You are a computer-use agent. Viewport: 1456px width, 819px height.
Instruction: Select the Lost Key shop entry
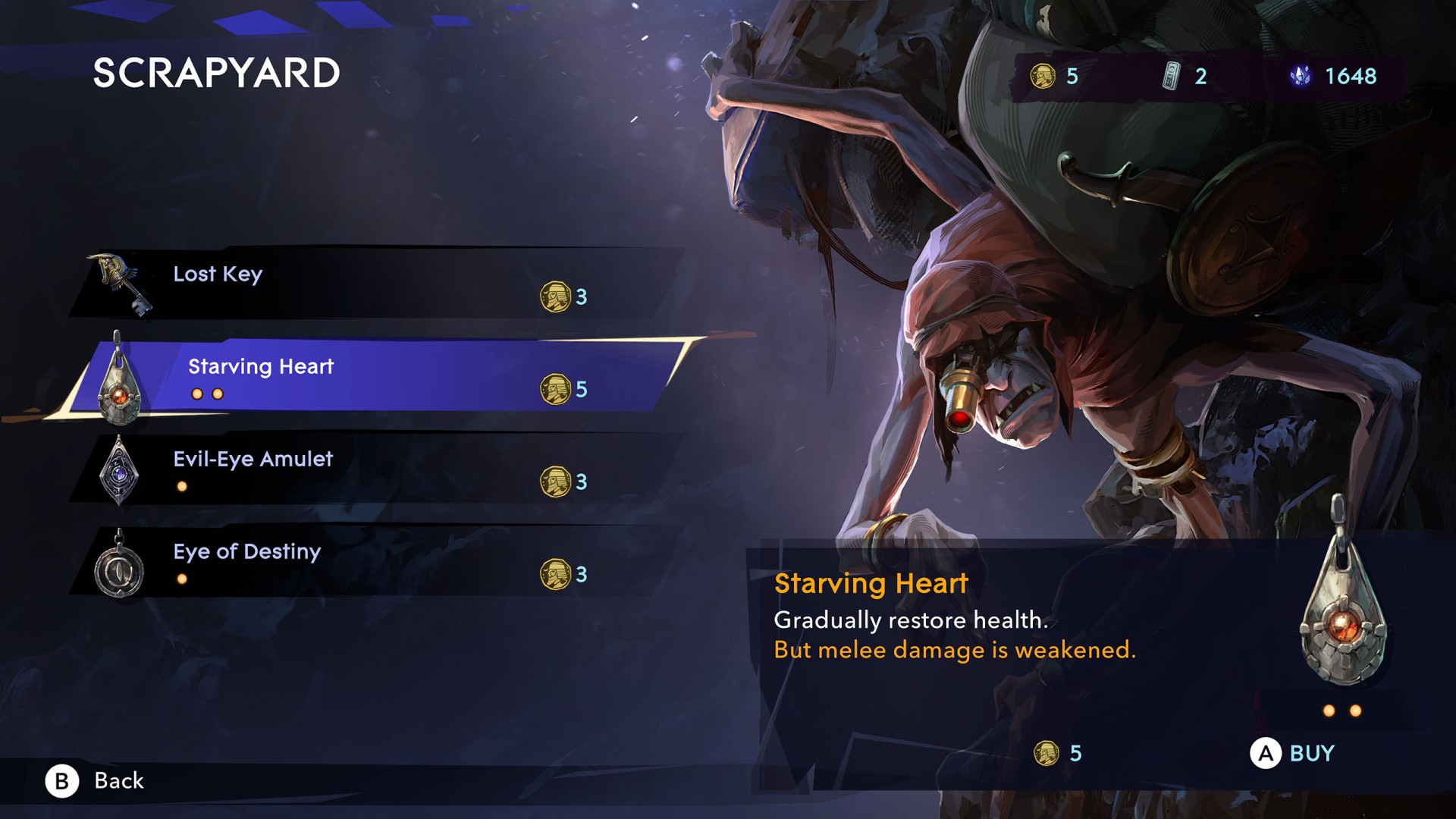(x=372, y=283)
